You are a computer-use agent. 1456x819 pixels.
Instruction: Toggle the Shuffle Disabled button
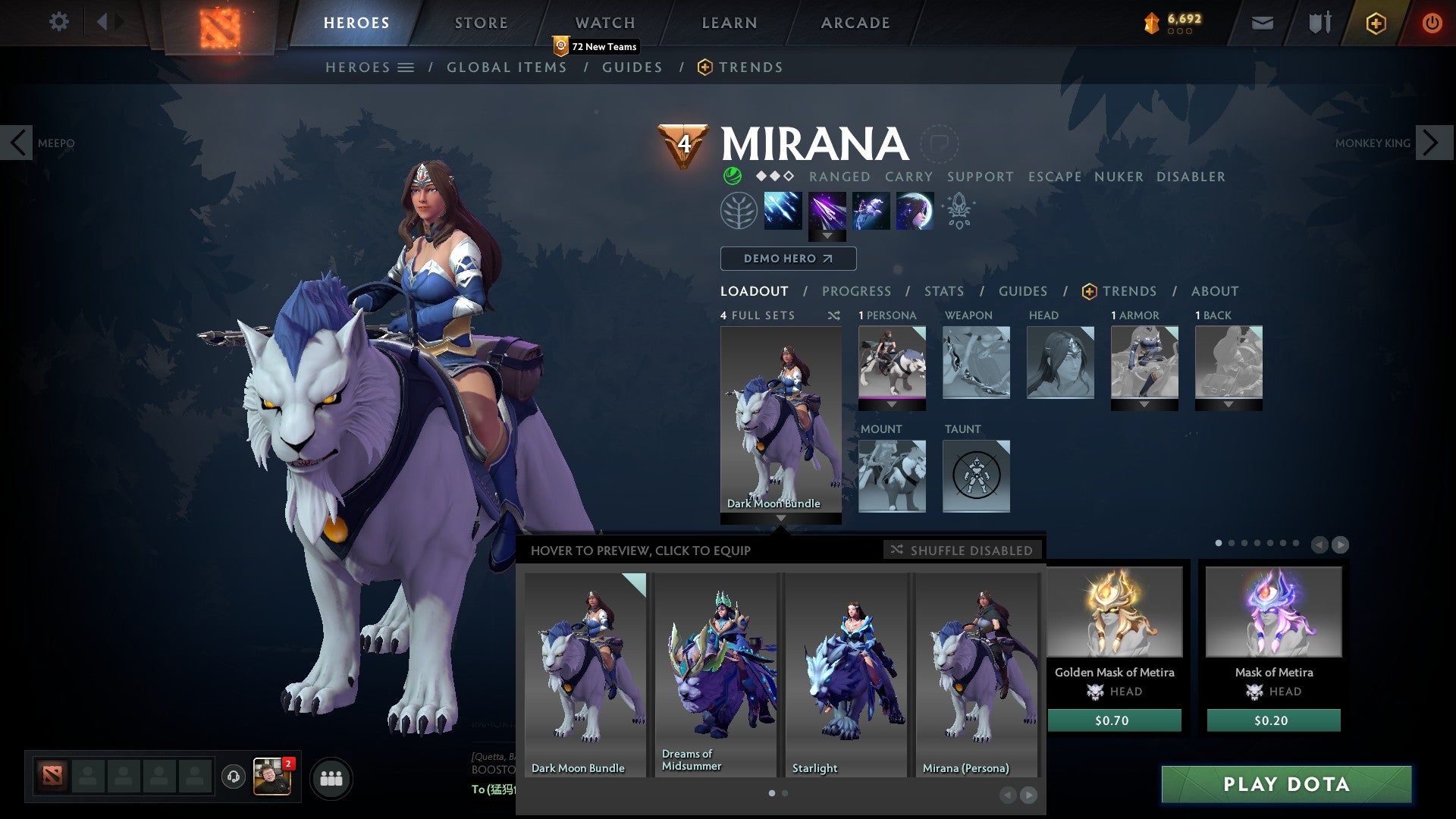(x=962, y=550)
